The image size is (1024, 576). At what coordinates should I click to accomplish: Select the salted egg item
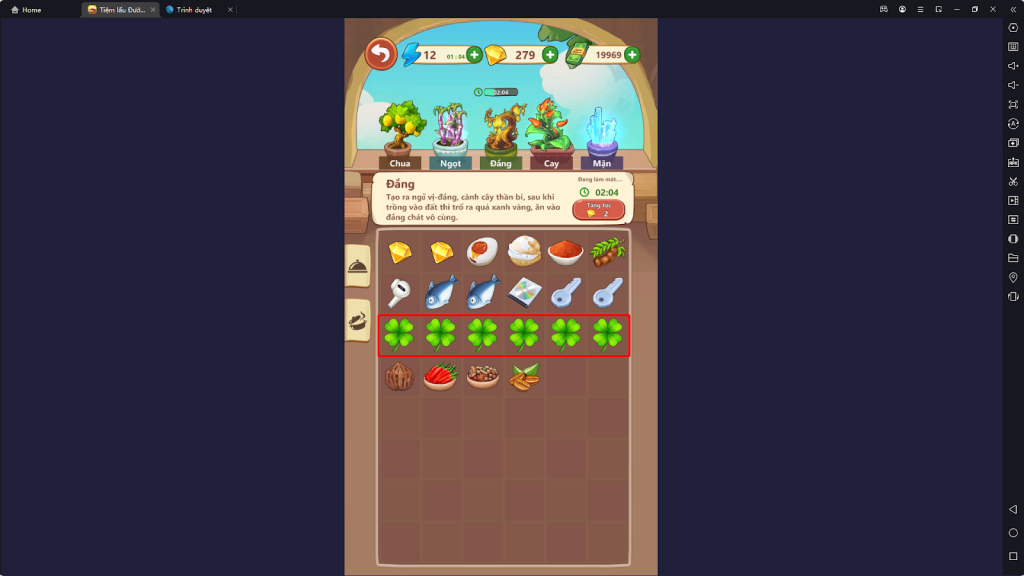(483, 251)
